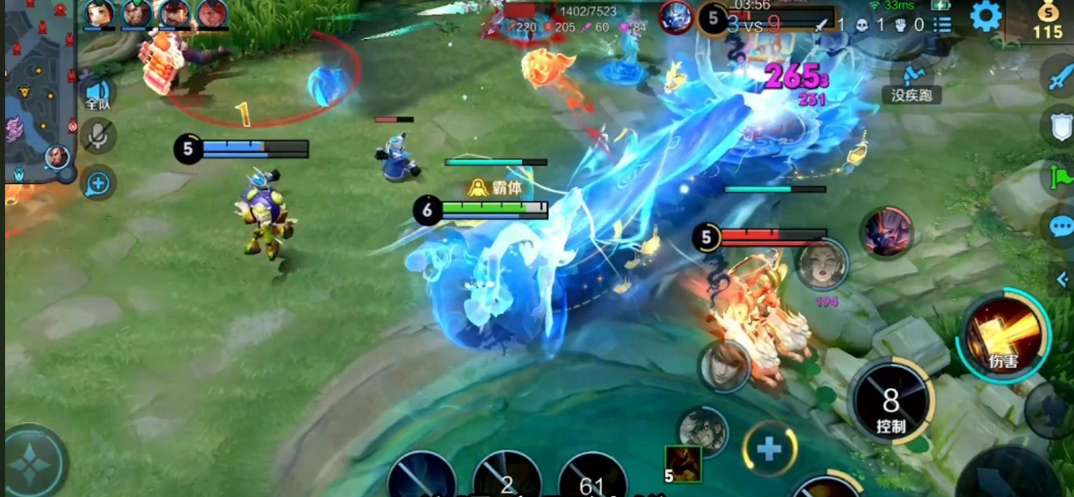The image size is (1074, 497).
Task: Send the white shield retreat signal
Action: (x=1059, y=127)
